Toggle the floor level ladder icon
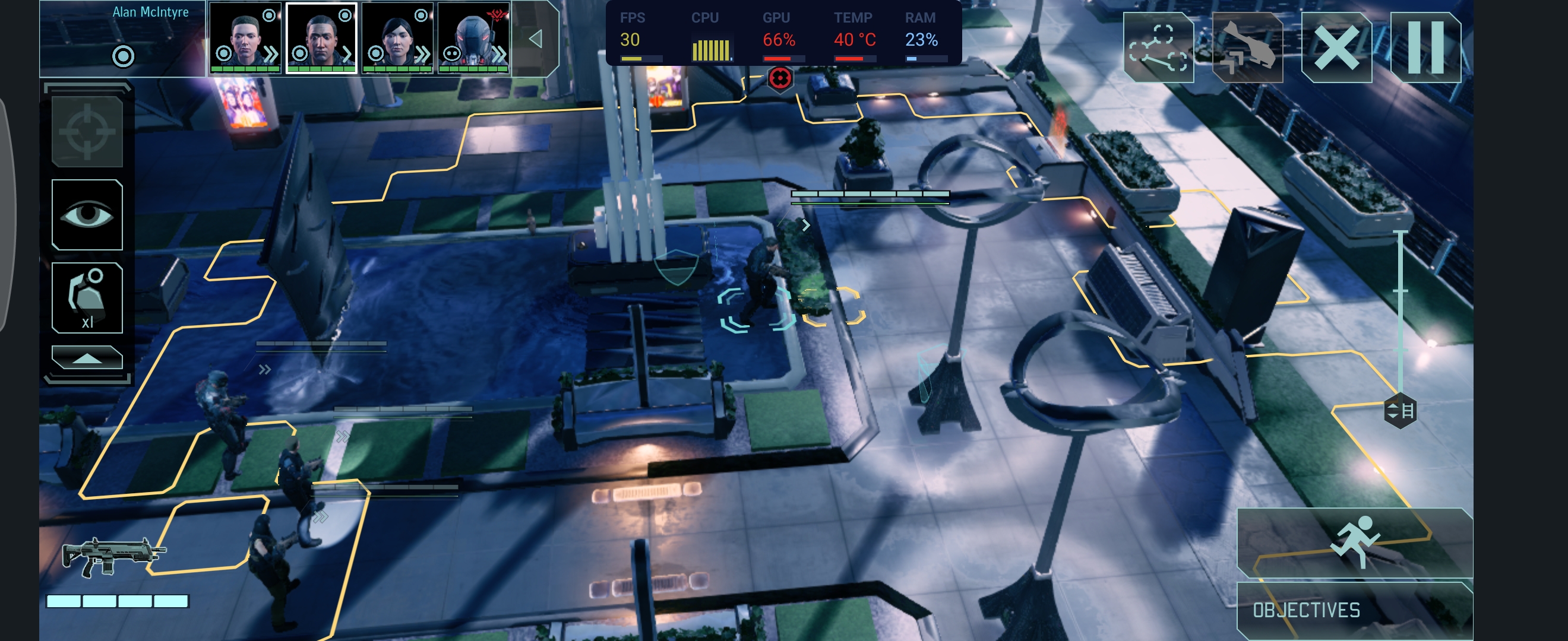Viewport: 1568px width, 641px height. (x=1400, y=411)
